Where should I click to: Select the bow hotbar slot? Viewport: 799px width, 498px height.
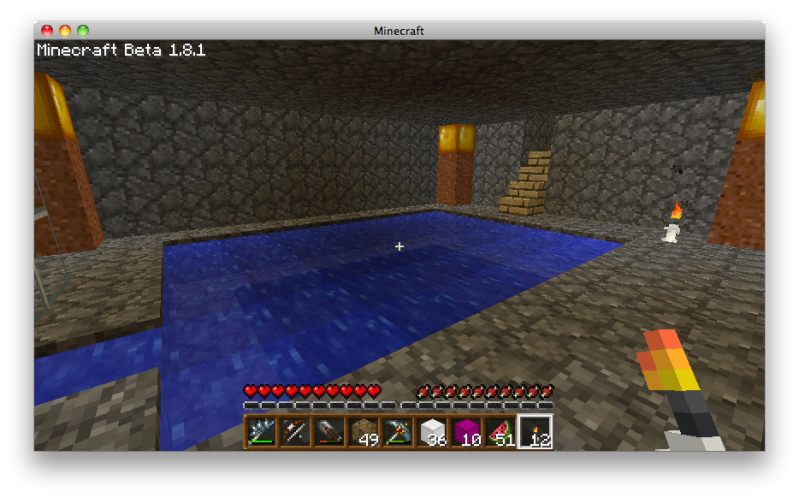point(297,432)
